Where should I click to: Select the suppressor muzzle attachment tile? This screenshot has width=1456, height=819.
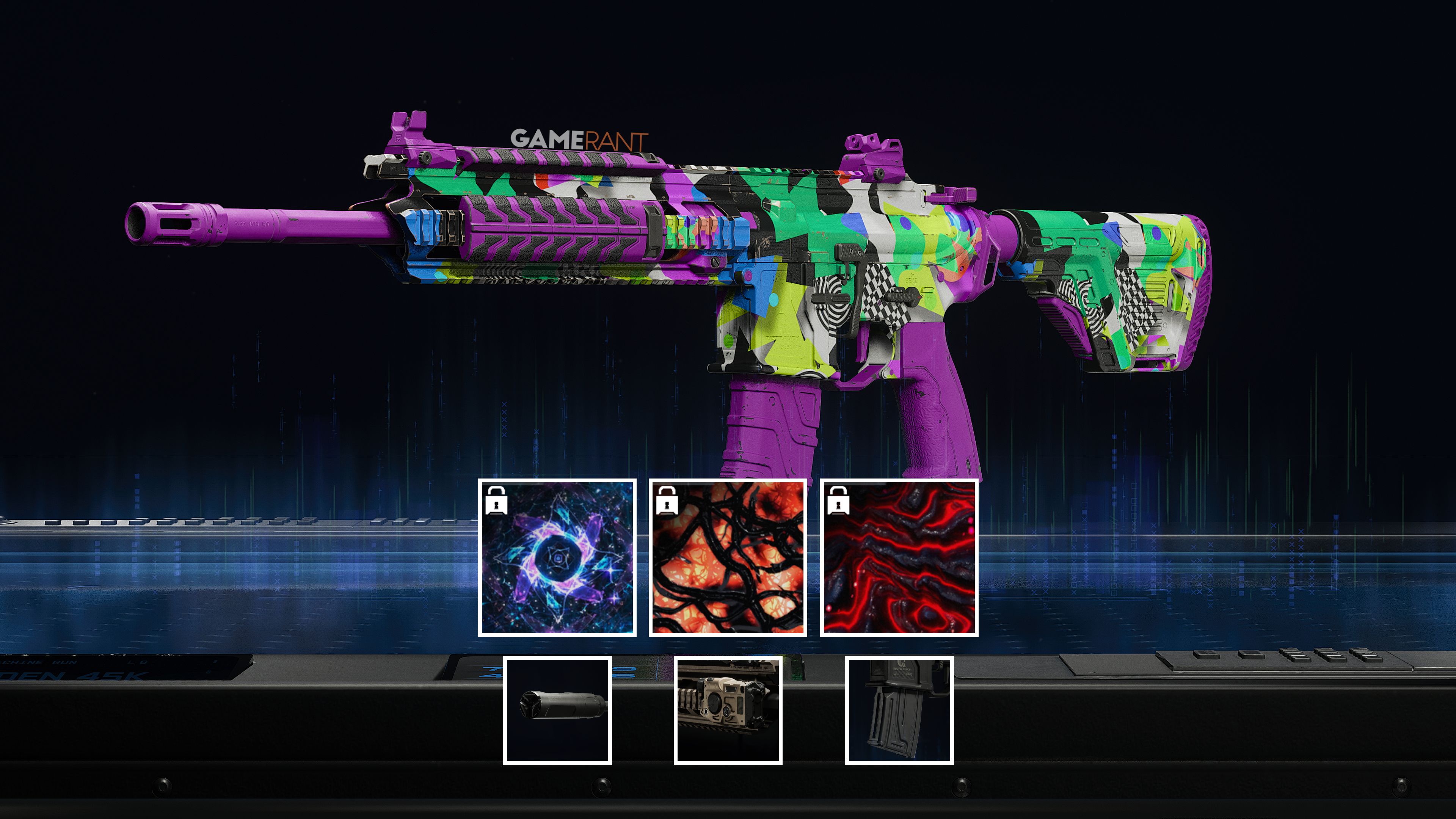[557, 710]
